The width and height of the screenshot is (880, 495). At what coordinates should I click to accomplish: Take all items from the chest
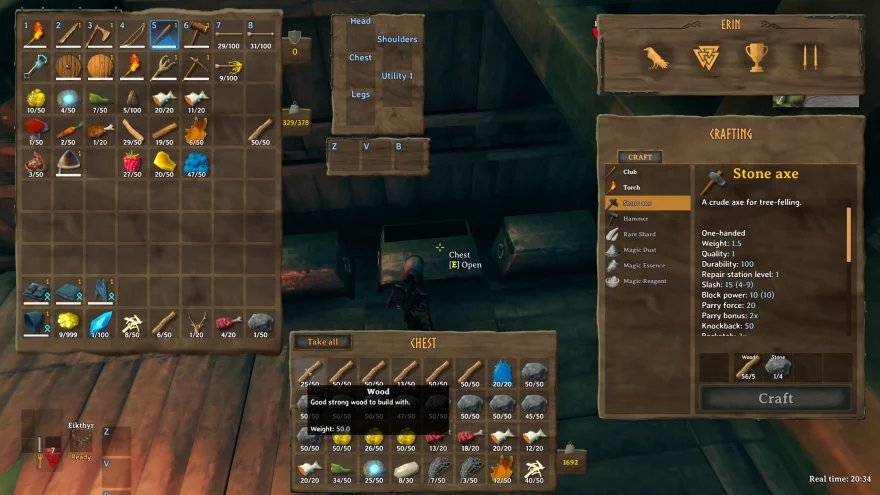tap(323, 342)
